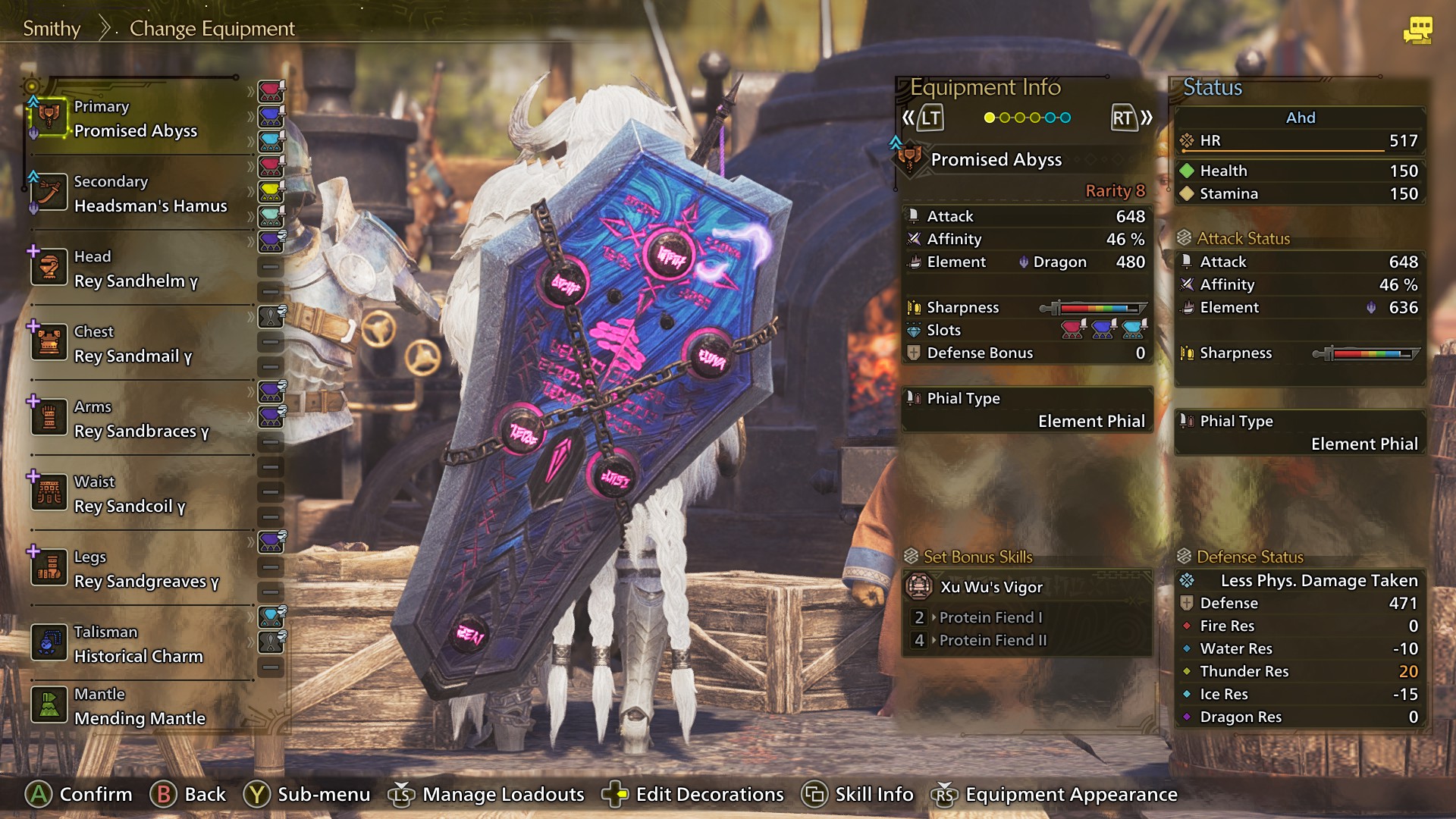The image size is (1456, 819).
Task: Open Manage Loadouts
Action: pyautogui.click(x=487, y=794)
